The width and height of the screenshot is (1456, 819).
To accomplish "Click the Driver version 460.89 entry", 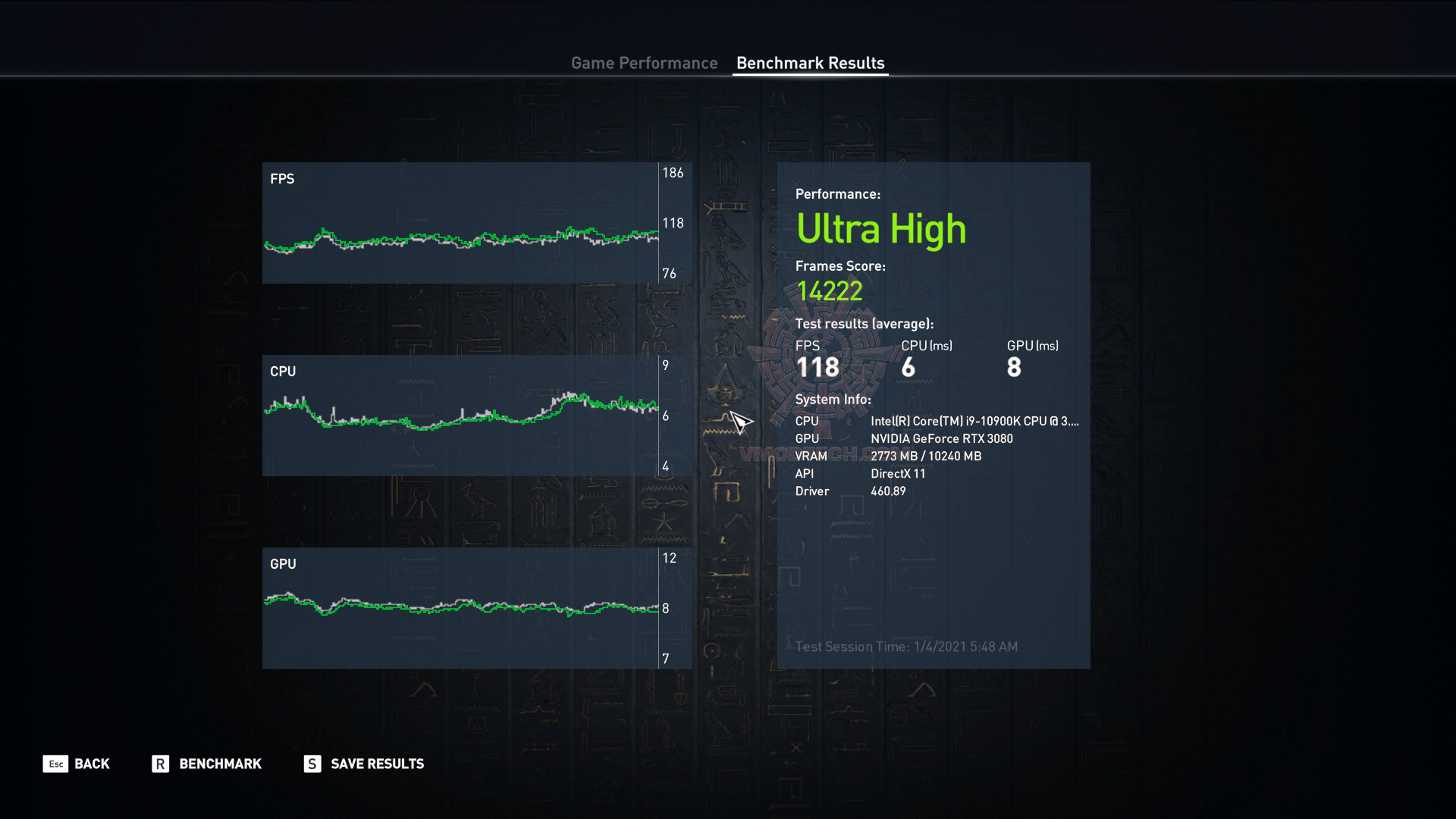I will (889, 491).
